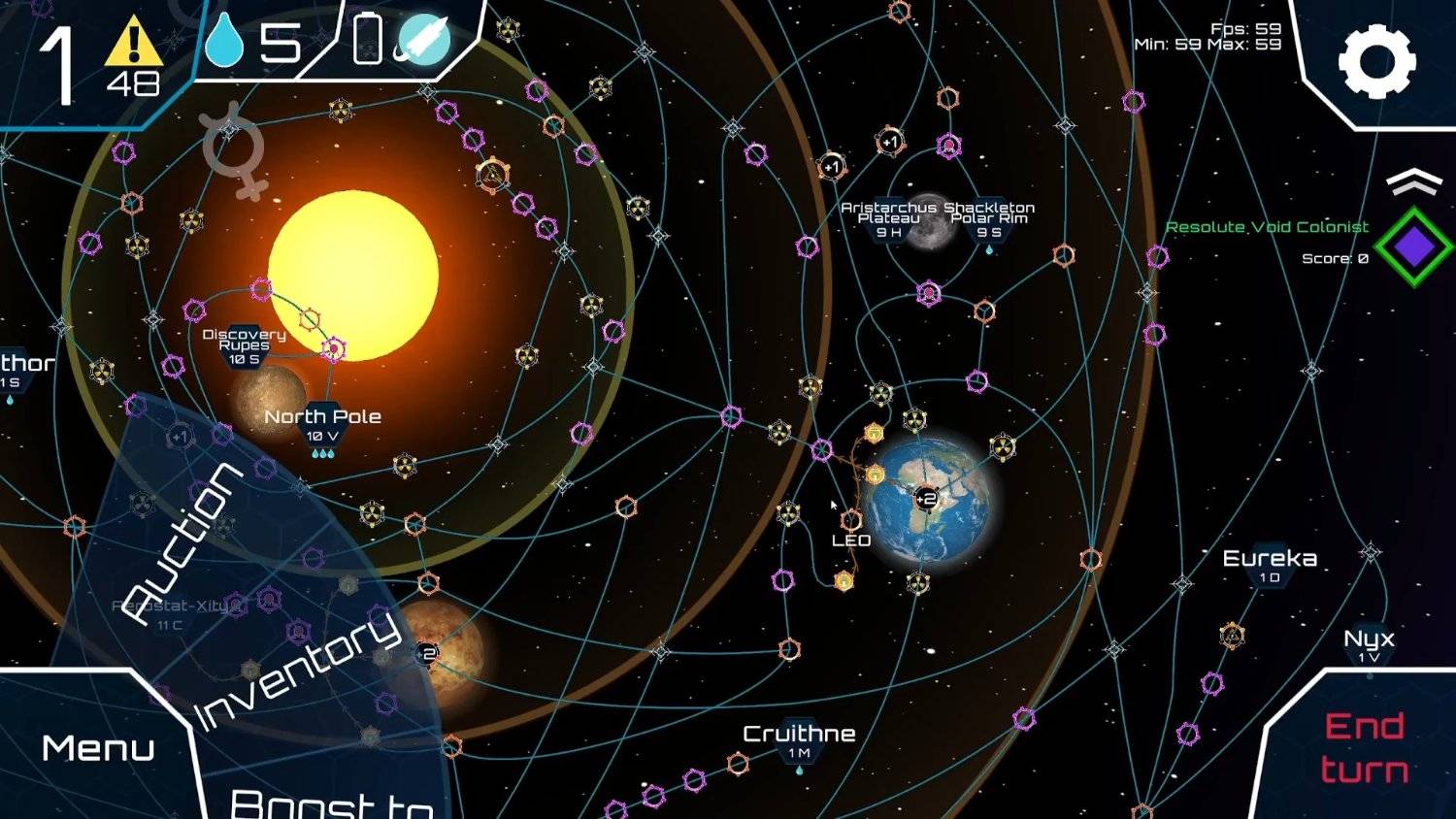Select the water droplet under Shackleton Polar Rim
The width and height of the screenshot is (1456, 819).
pos(989,247)
